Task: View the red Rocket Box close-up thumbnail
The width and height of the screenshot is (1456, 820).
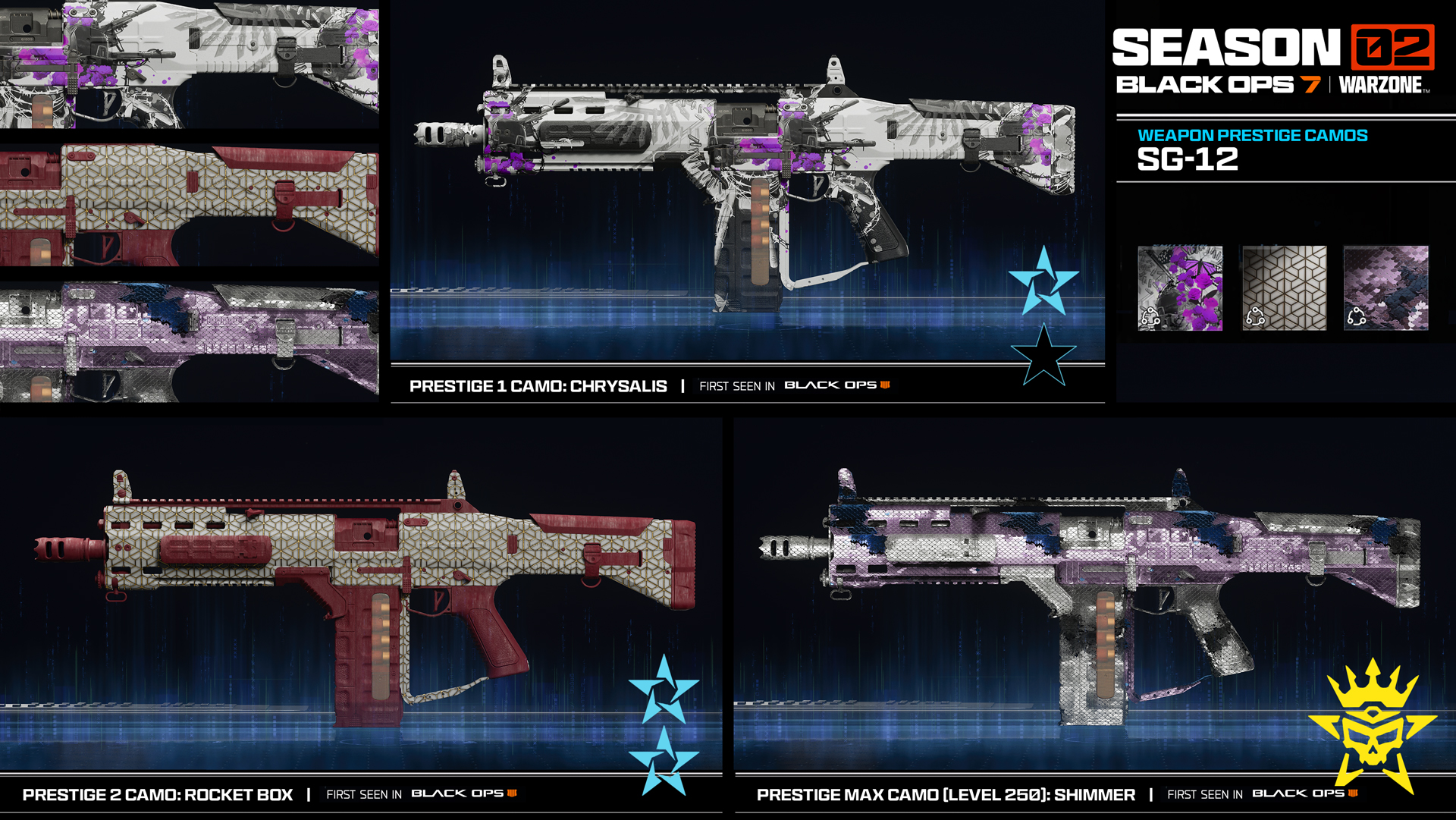Action: point(189,205)
